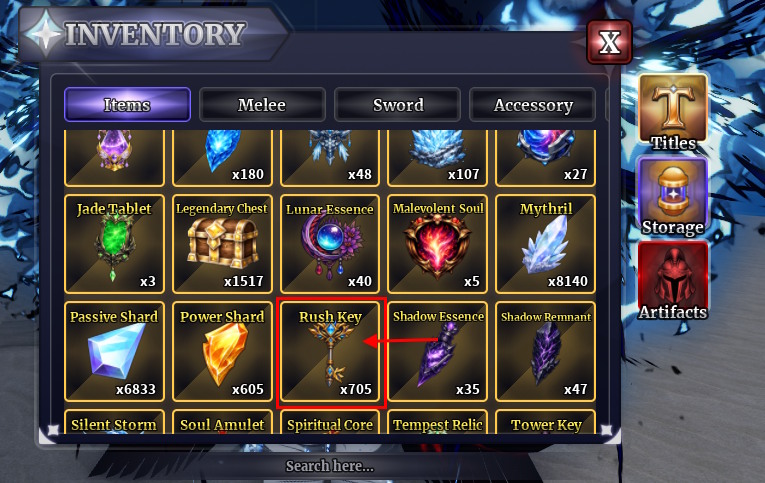765x483 pixels.
Task: Switch to the Sword tab
Action: (397, 104)
